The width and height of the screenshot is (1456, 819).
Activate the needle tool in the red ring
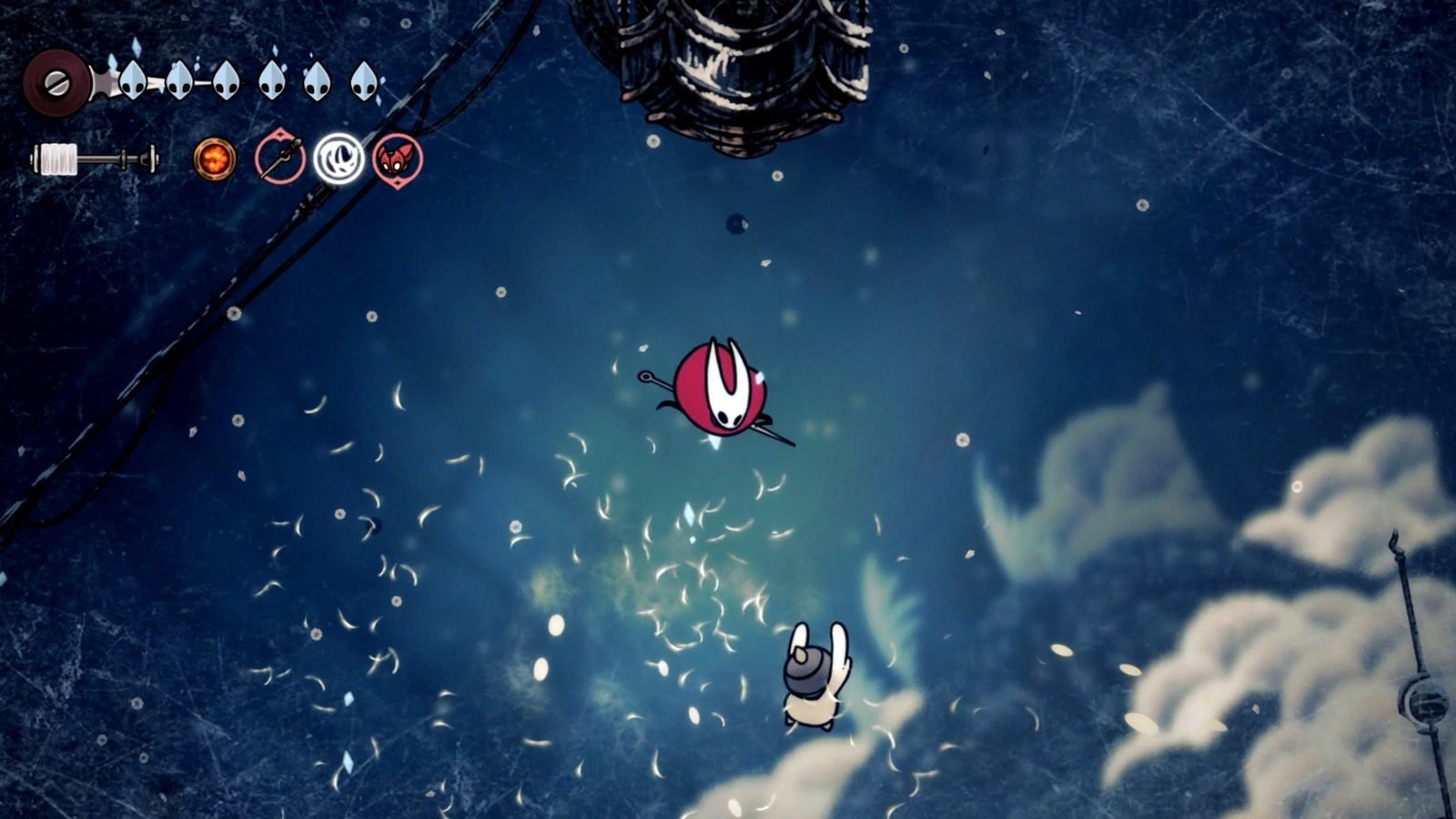click(278, 159)
